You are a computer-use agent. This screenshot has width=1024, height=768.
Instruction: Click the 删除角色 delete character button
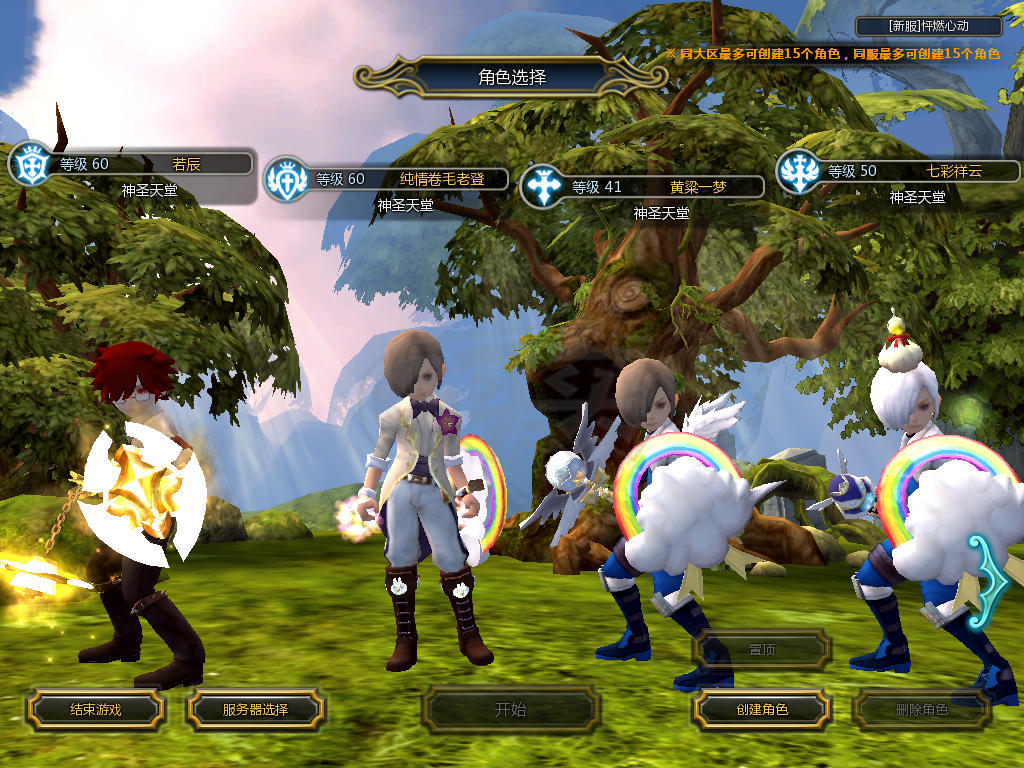tap(921, 710)
